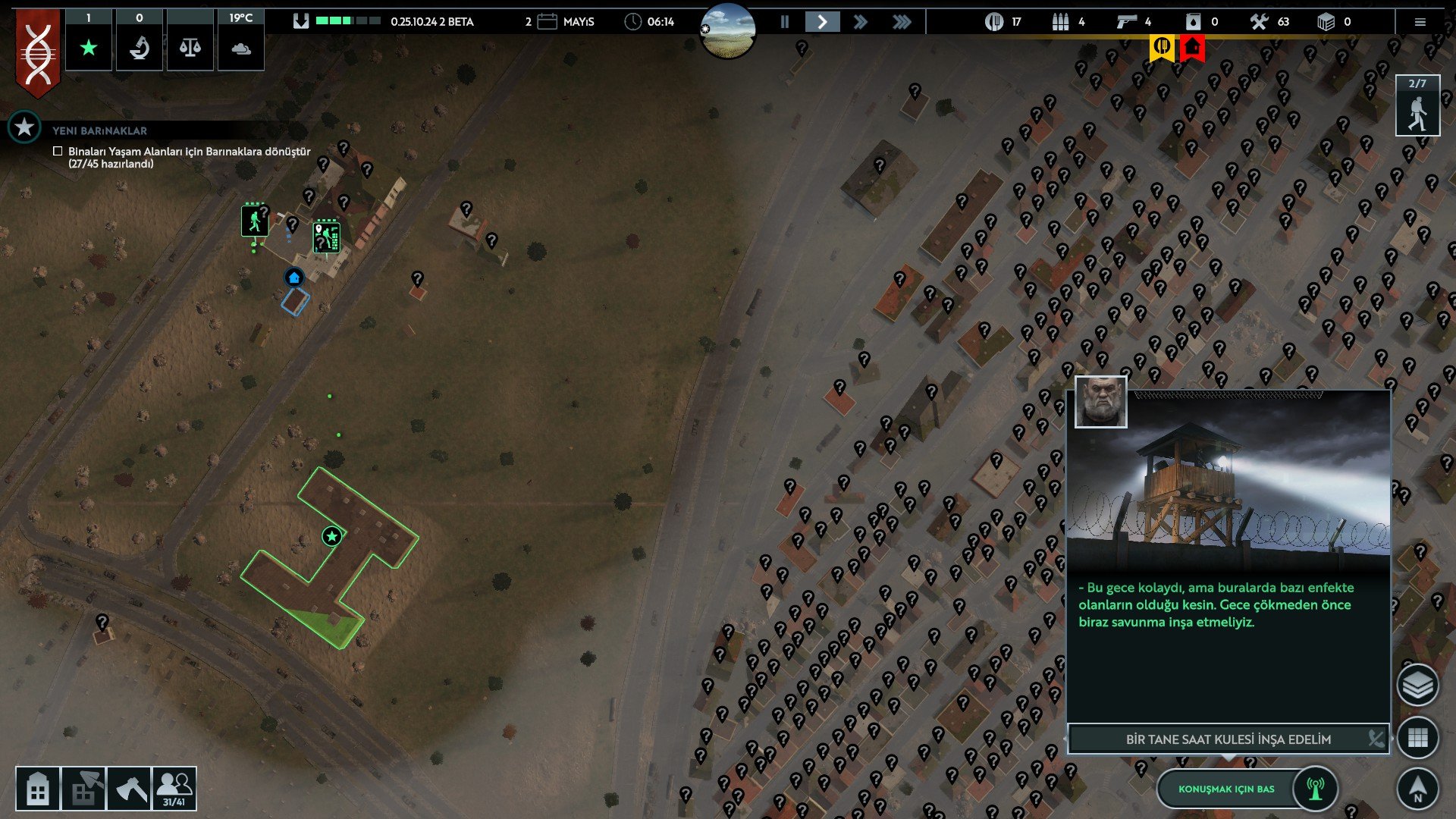This screenshot has height=819, width=1456.
Task: Set game speed to normal play
Action: 822,22
